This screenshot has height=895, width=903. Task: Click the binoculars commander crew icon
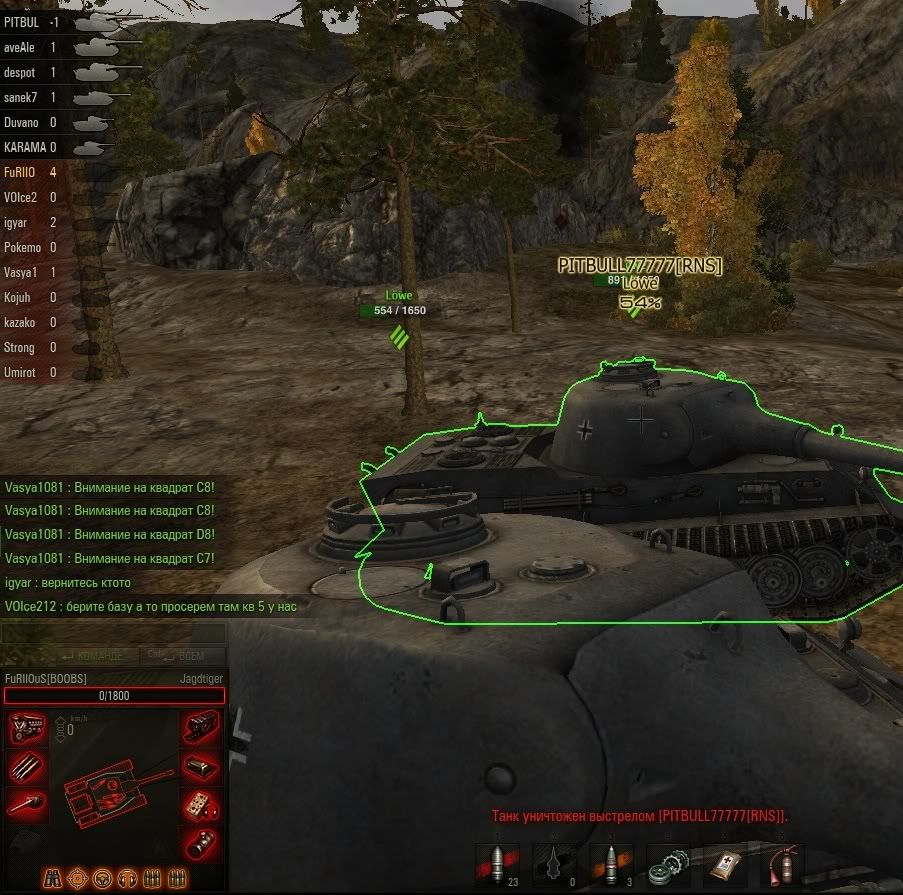(x=53, y=879)
